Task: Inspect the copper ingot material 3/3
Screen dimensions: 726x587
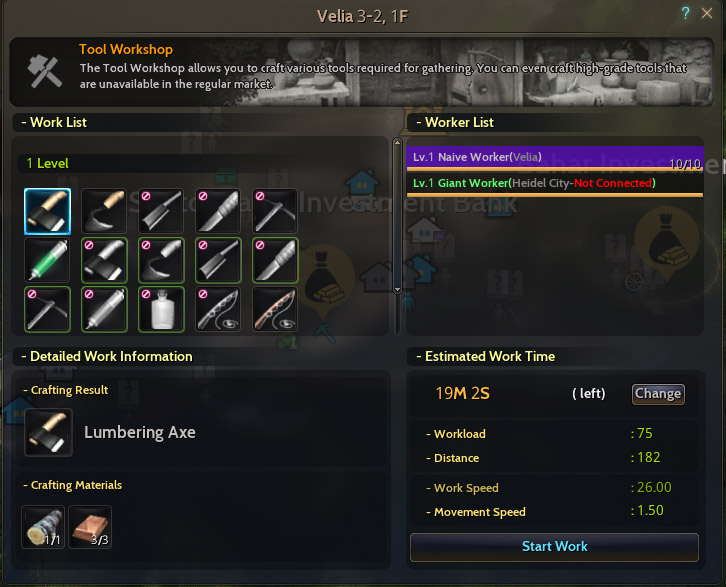Action: pyautogui.click(x=89, y=527)
